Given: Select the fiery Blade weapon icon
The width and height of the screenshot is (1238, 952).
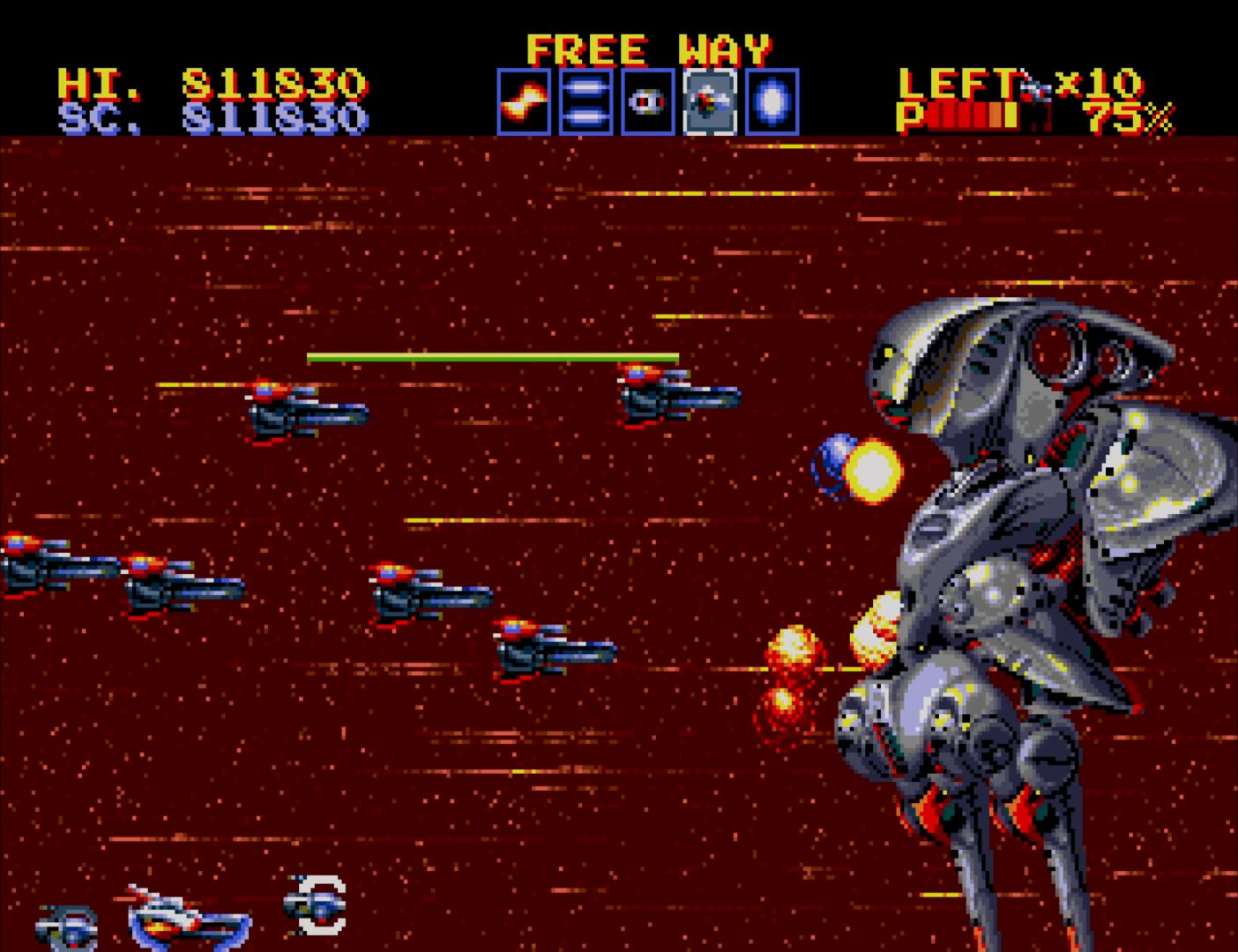Looking at the screenshot, I should [524, 102].
